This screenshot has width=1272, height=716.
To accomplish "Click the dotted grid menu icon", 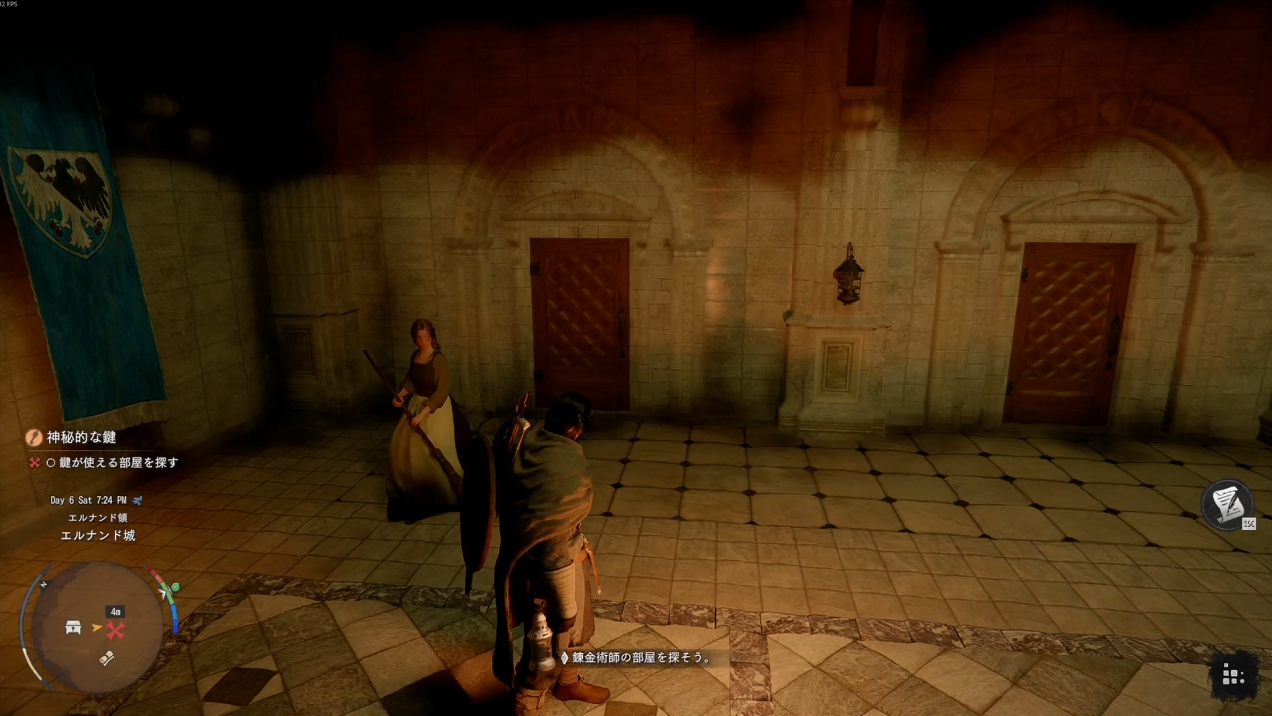I will 1233,677.
